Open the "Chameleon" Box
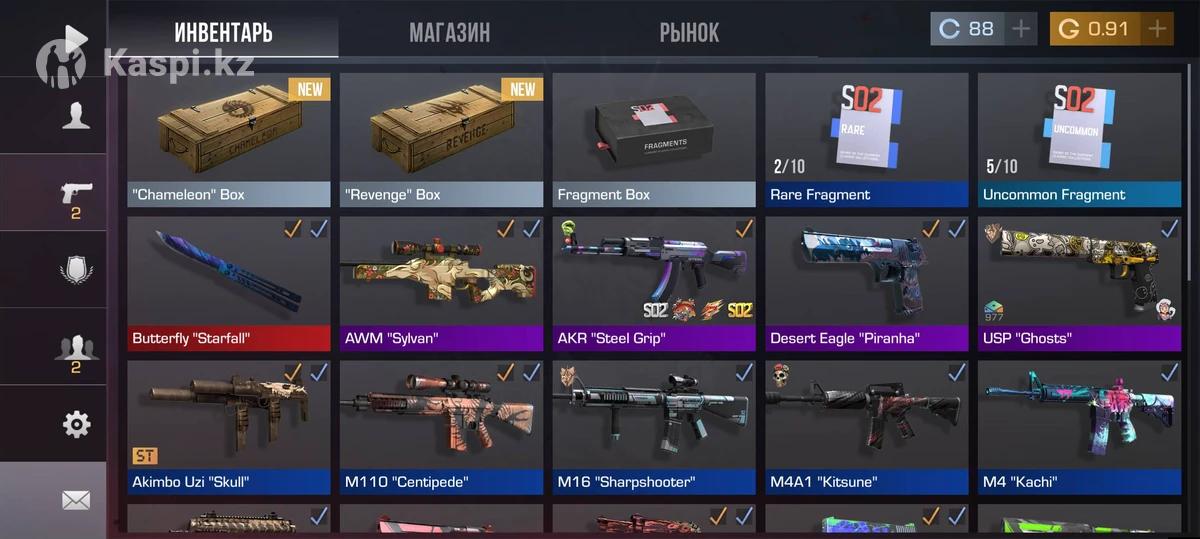1200x539 pixels. coord(229,138)
